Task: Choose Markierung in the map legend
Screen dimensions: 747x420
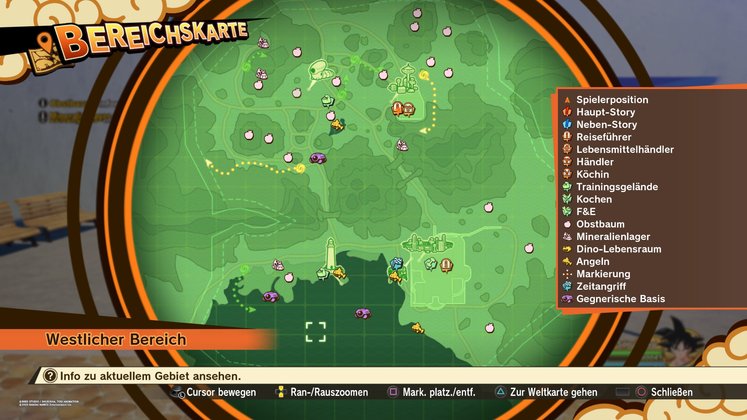Action: pyautogui.click(x=603, y=274)
